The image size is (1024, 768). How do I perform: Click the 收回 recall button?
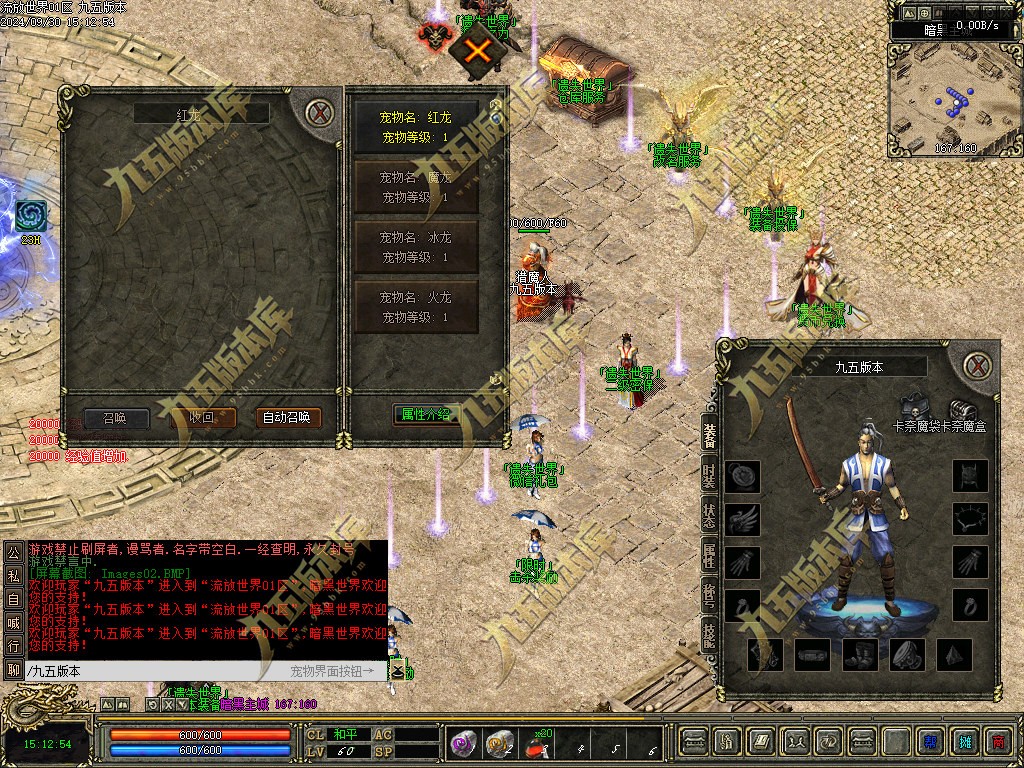pos(204,418)
